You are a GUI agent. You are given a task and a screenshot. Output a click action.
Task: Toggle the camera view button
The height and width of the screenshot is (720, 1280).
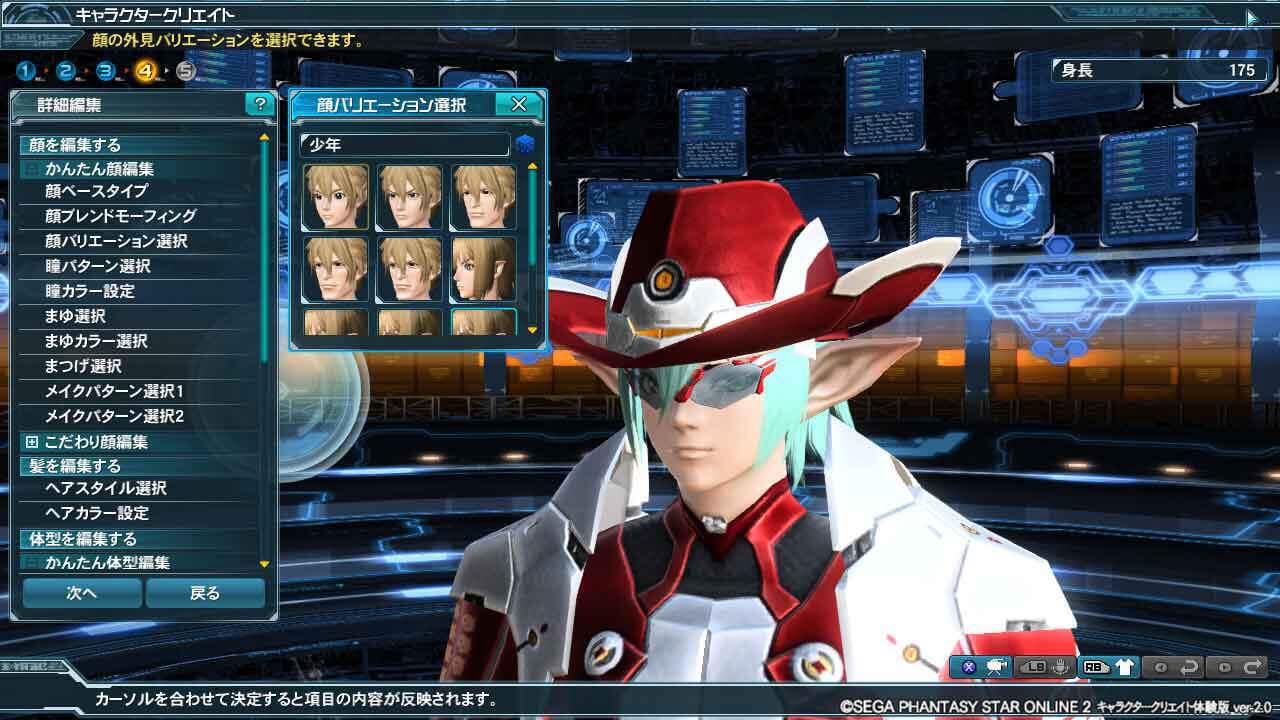pyautogui.click(x=996, y=667)
